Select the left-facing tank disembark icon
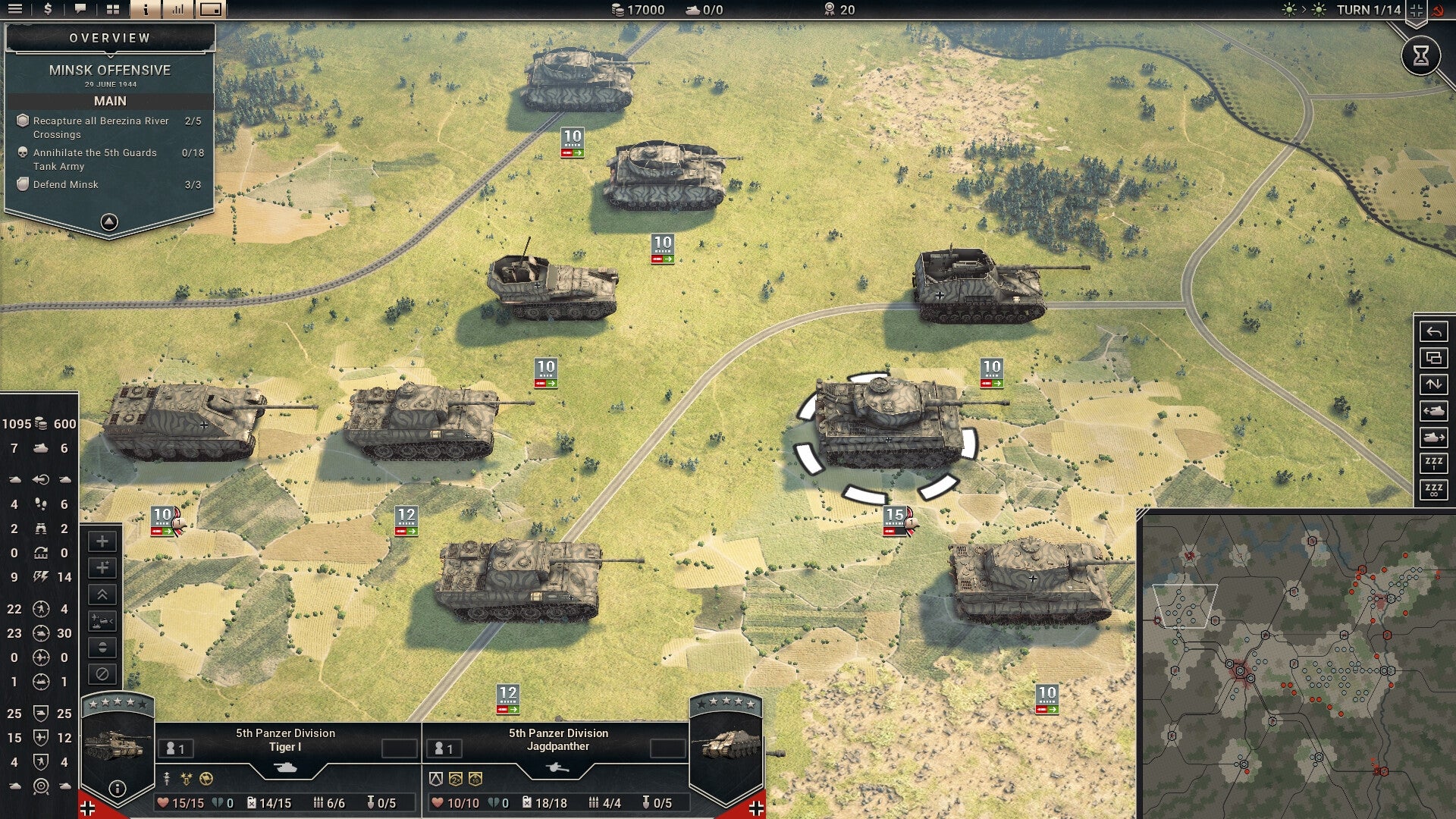Viewport: 1456px width, 819px height. [1433, 410]
